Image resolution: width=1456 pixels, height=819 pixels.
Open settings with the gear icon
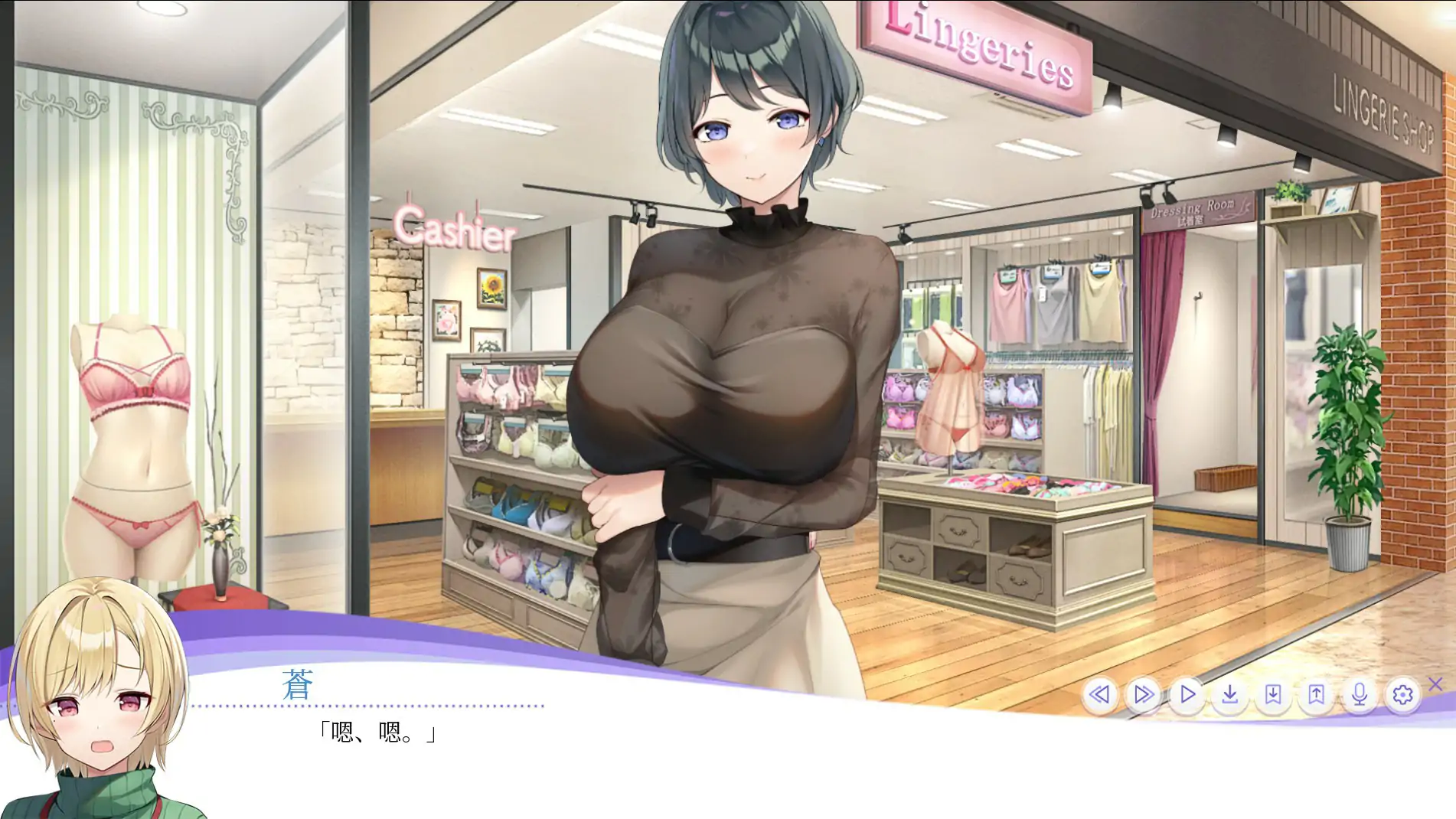pyautogui.click(x=1402, y=693)
